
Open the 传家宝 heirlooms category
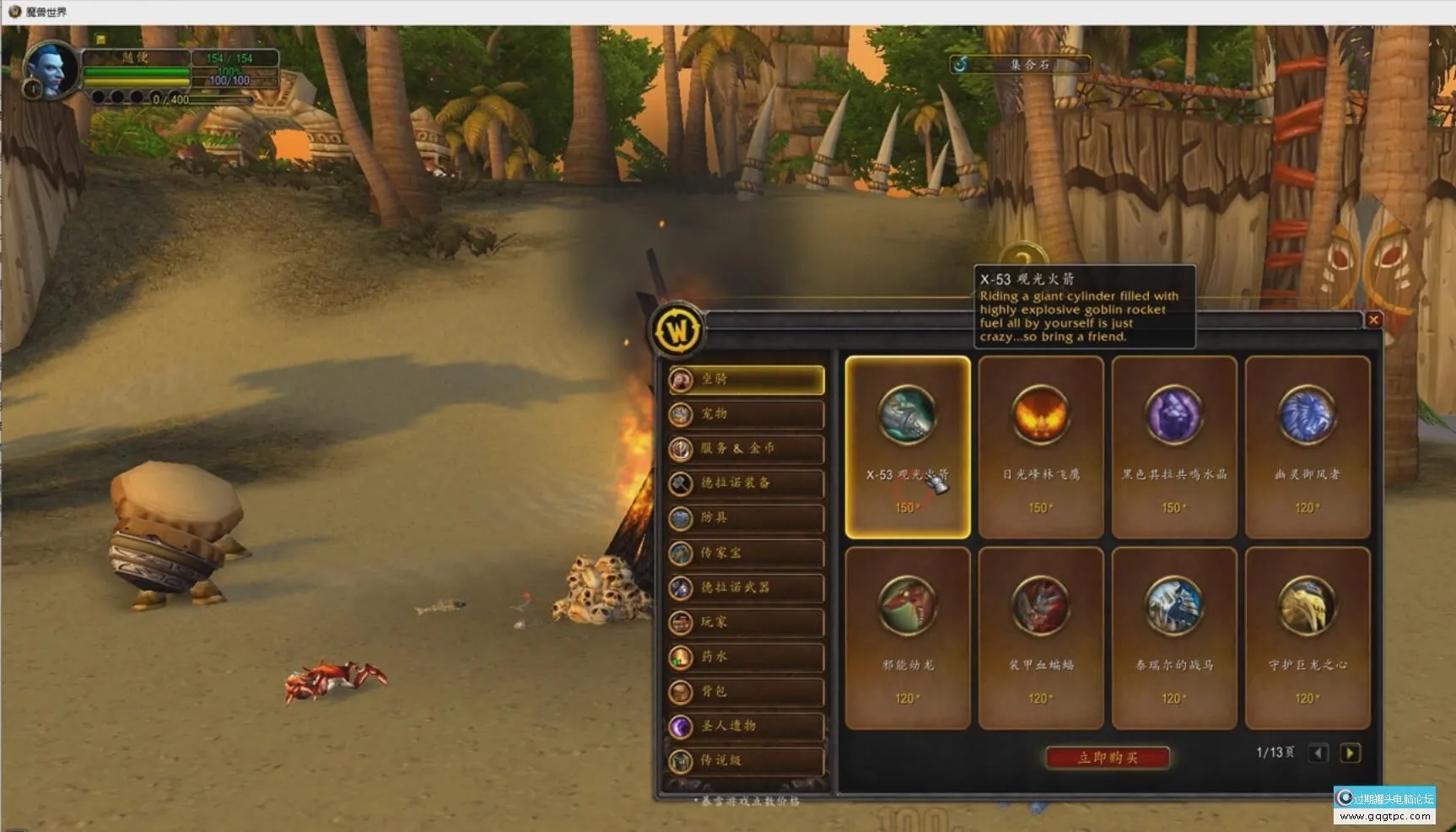coord(746,553)
